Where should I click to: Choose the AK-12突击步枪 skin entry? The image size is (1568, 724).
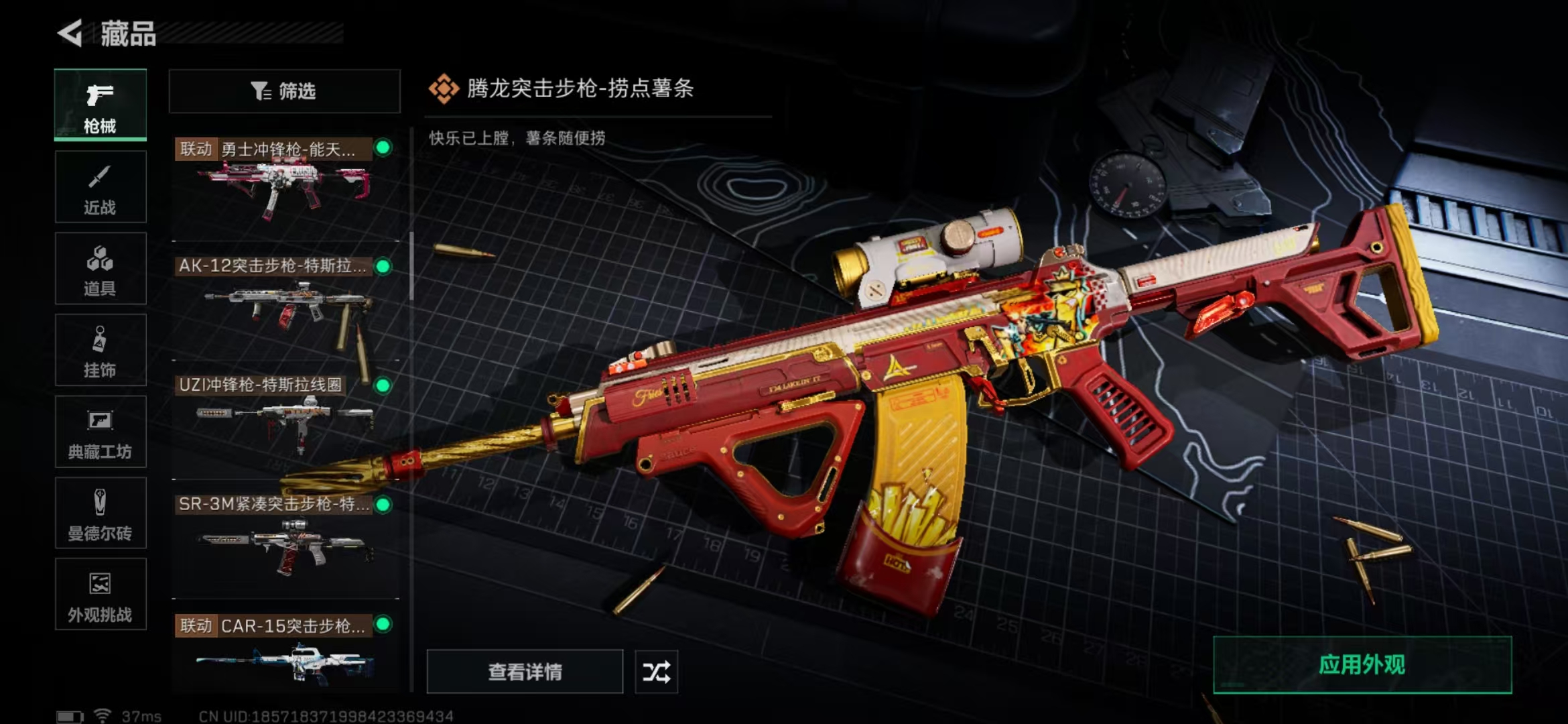285,302
